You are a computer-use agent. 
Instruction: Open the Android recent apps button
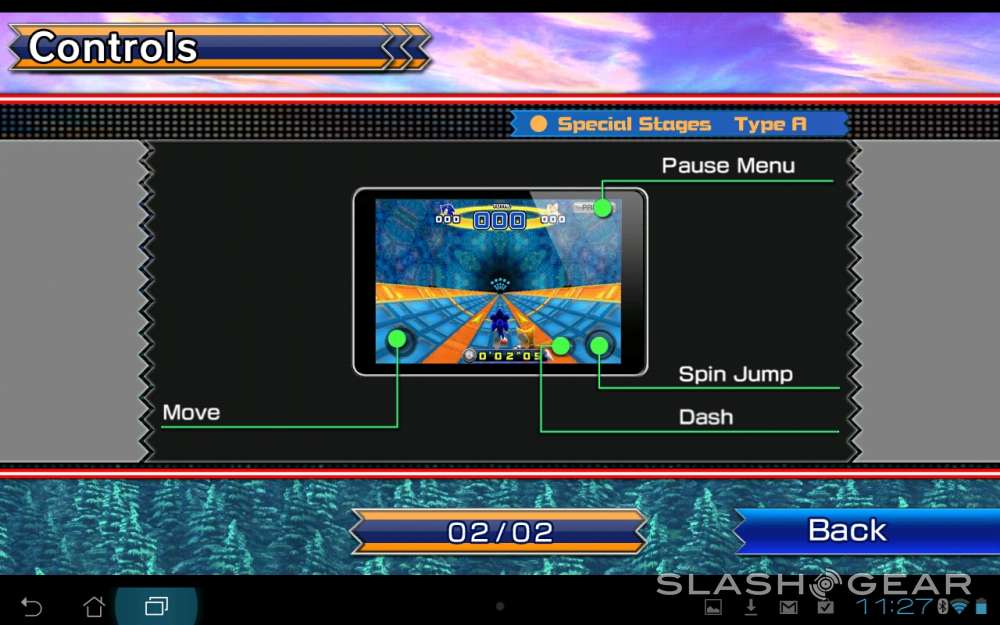157,607
